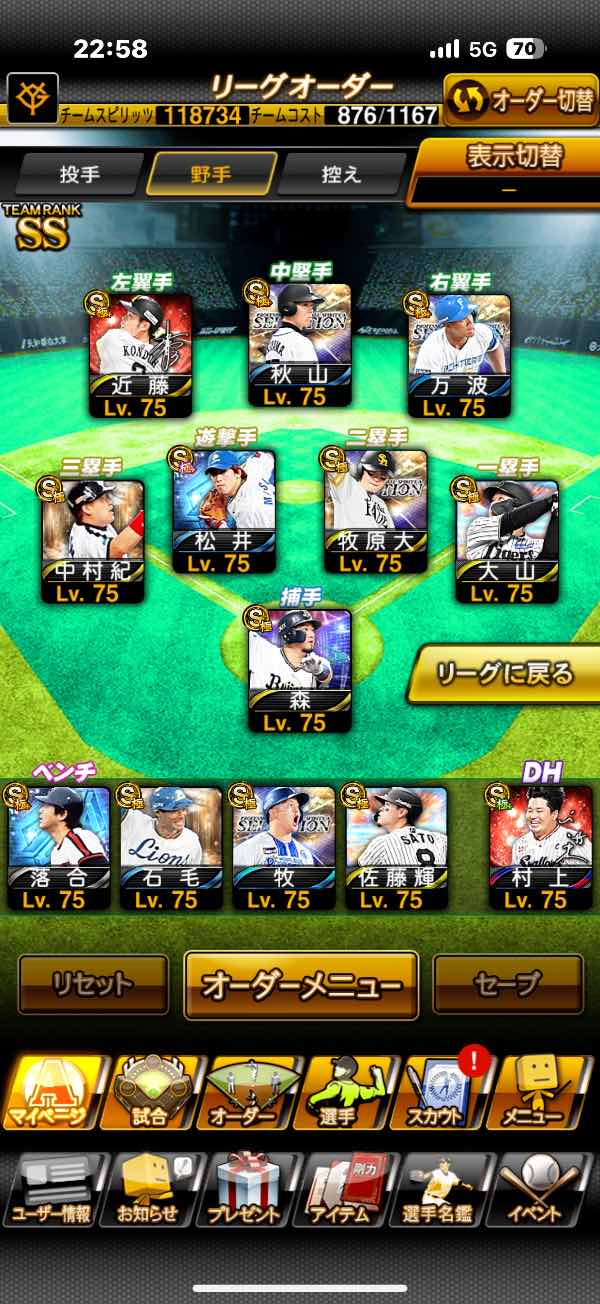Open スカウト scout from bottom navigation
This screenshot has width=600, height=1304.
tap(444, 1092)
